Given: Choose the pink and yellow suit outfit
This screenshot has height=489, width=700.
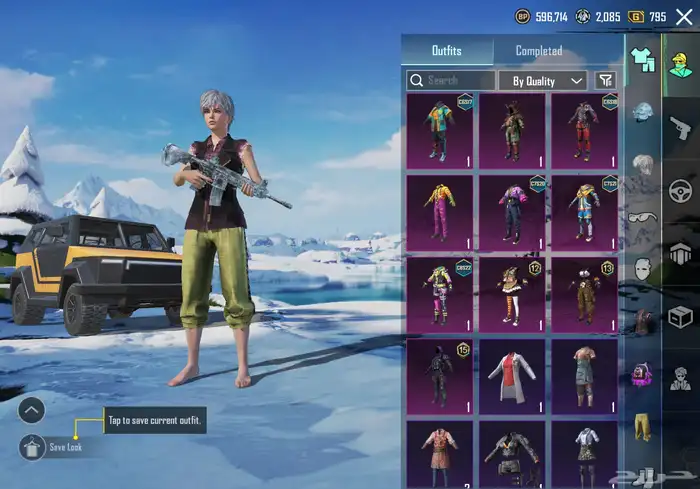Looking at the screenshot, I should coord(440,211).
